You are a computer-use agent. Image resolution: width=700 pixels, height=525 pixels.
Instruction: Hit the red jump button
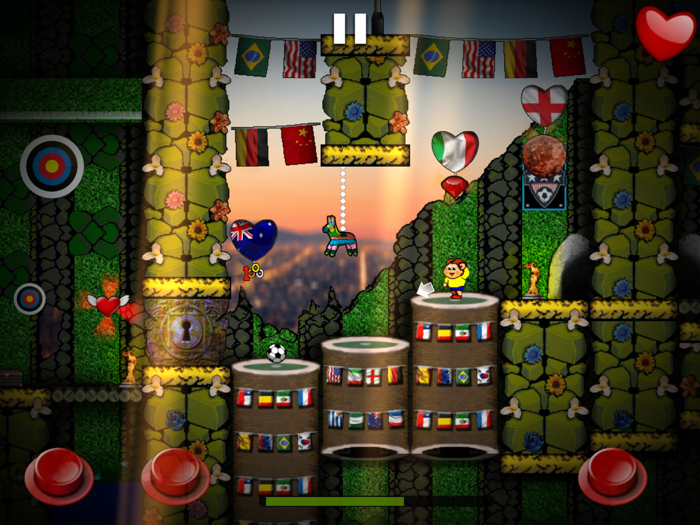point(612,474)
